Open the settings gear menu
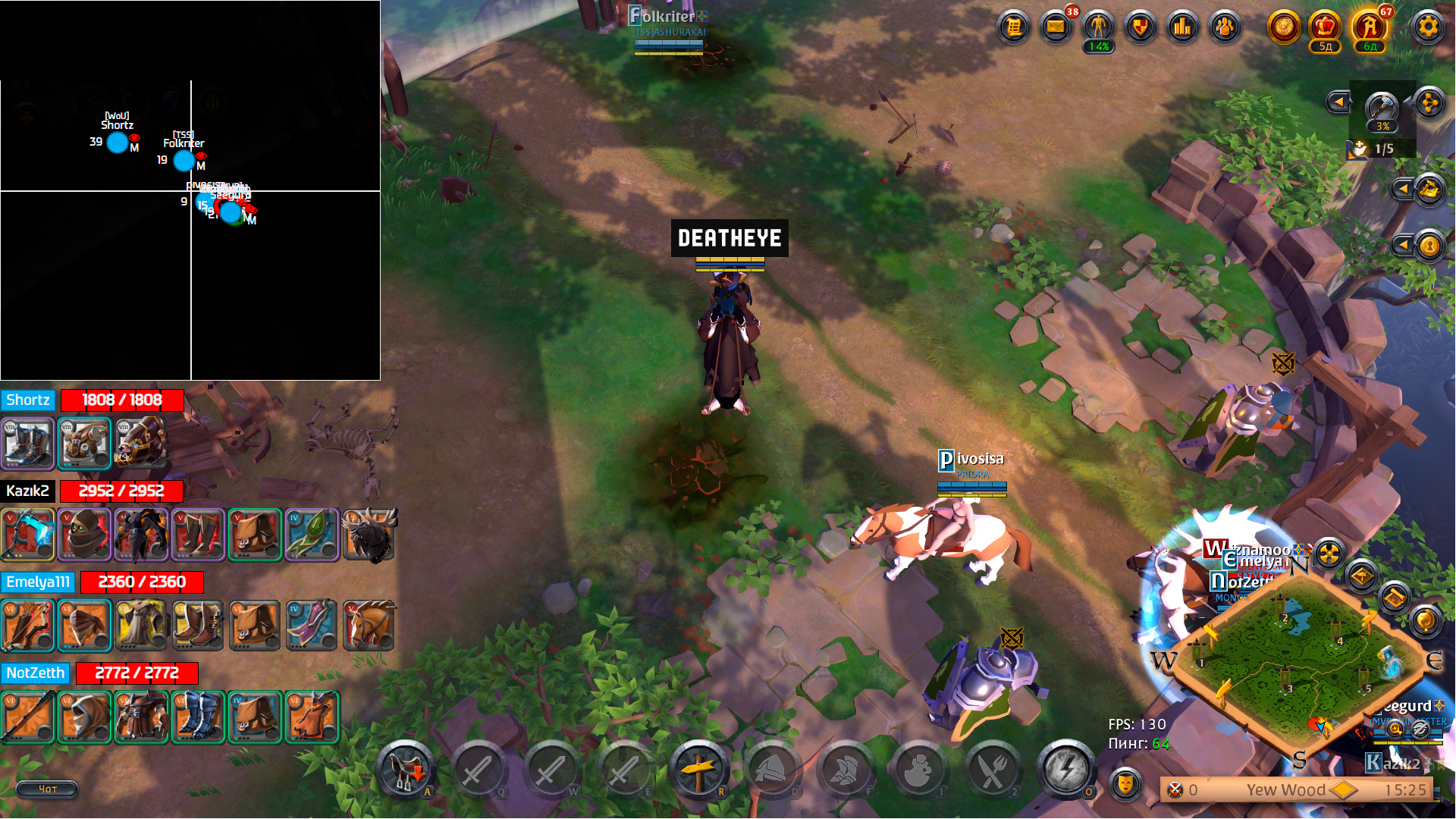1456x819 pixels. [x=1428, y=28]
